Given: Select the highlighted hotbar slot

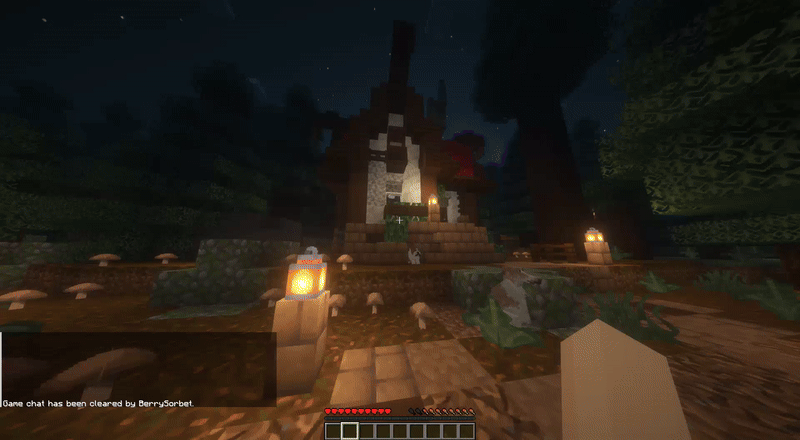Looking at the screenshot, I should click(349, 431).
